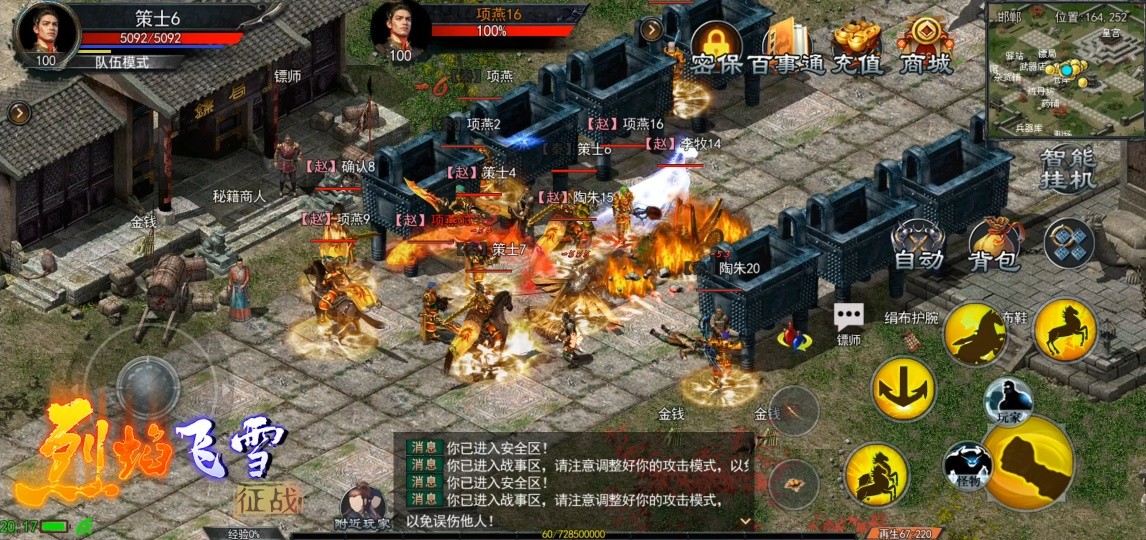This screenshot has width=1146, height=540.
Task: Open the 充值 recharge menu
Action: tap(857, 45)
